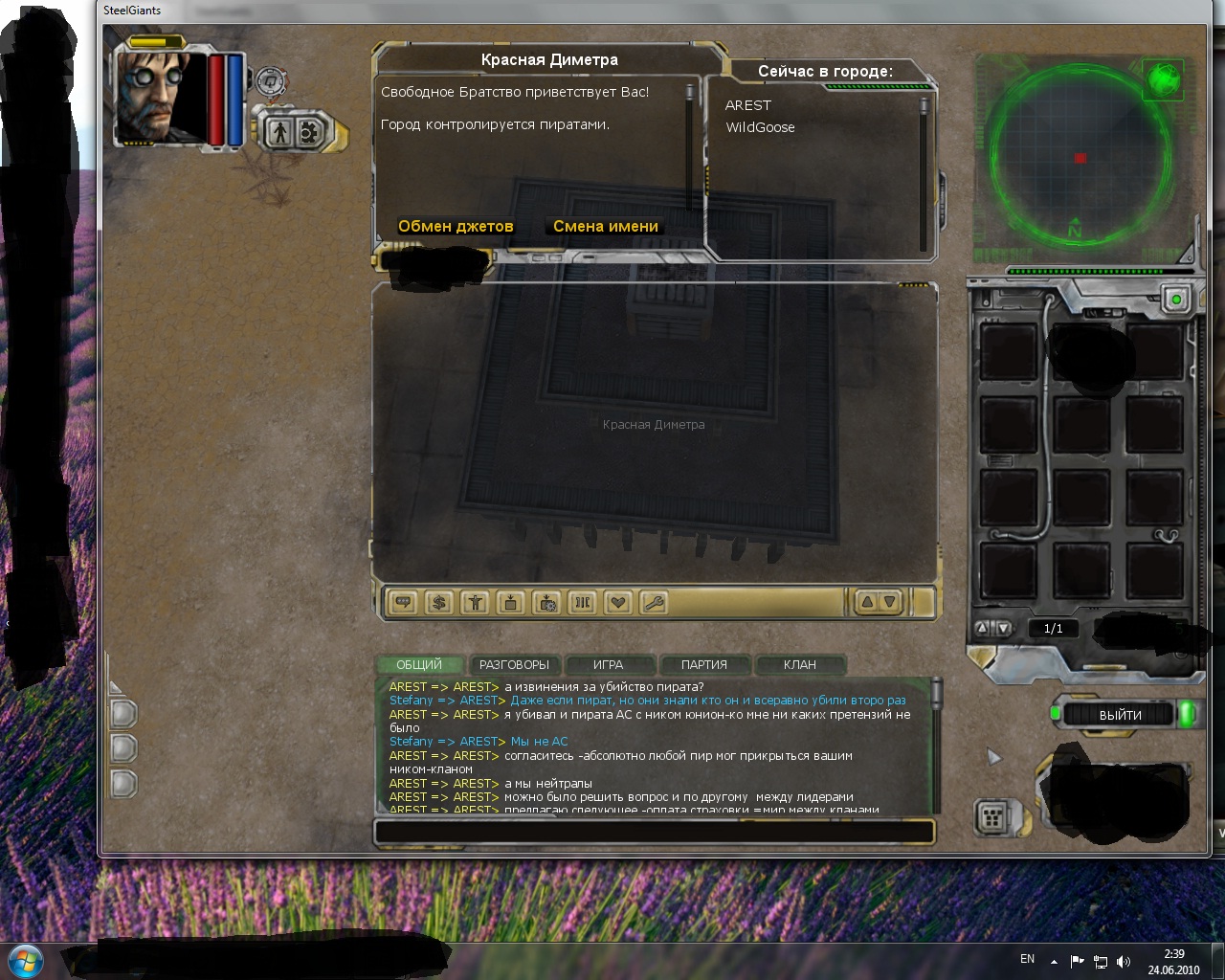Viewport: 1225px width, 980px height.
Task: Leave the city with the ВЫЙТИ button
Action: 1120,715
